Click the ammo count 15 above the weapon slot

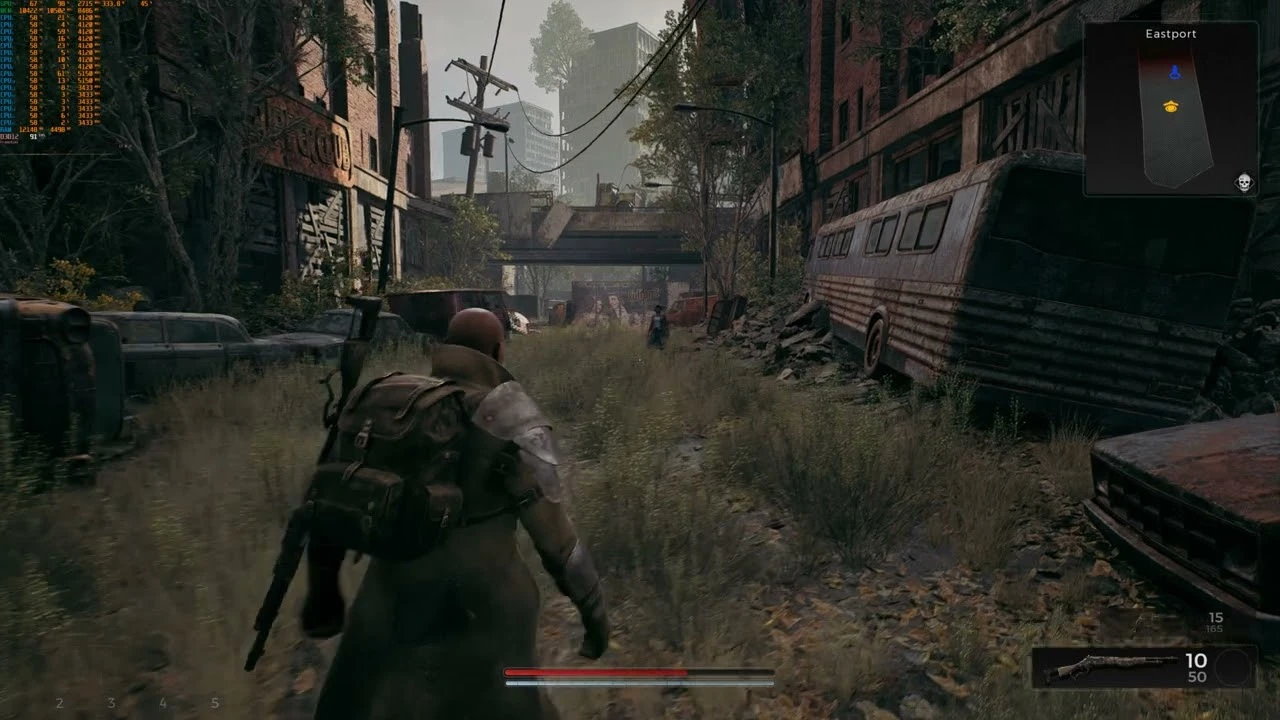coord(1216,617)
